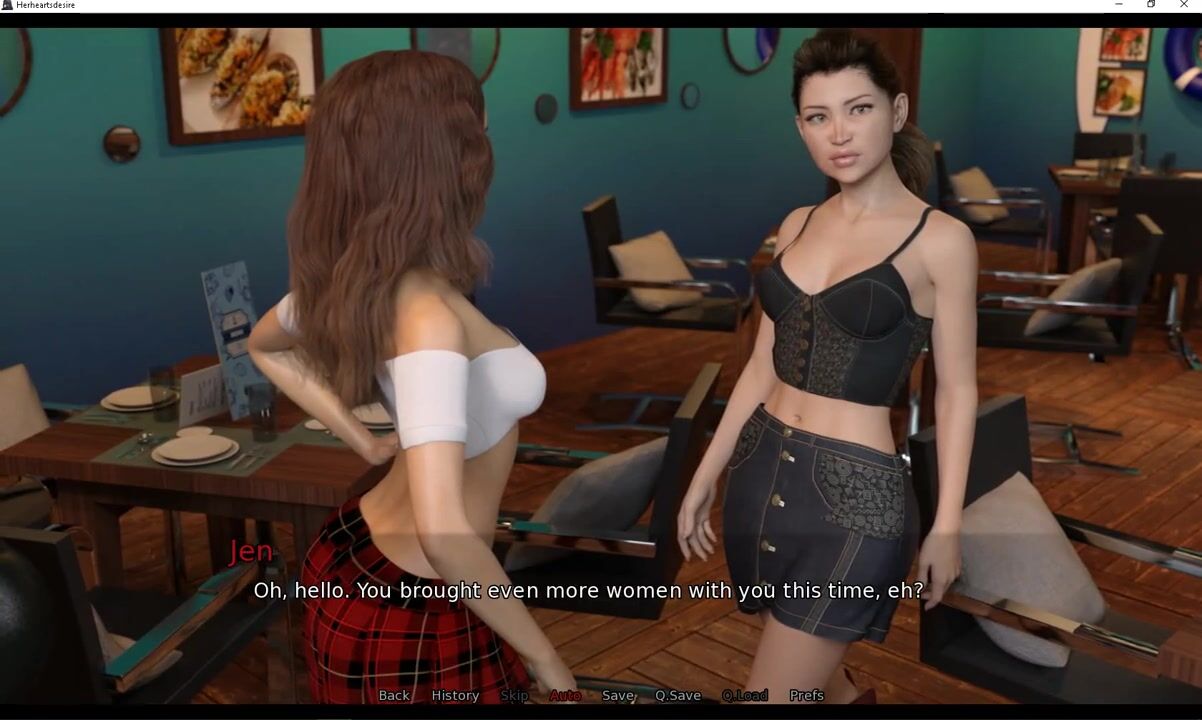Quick save with Q.Save

click(x=678, y=695)
